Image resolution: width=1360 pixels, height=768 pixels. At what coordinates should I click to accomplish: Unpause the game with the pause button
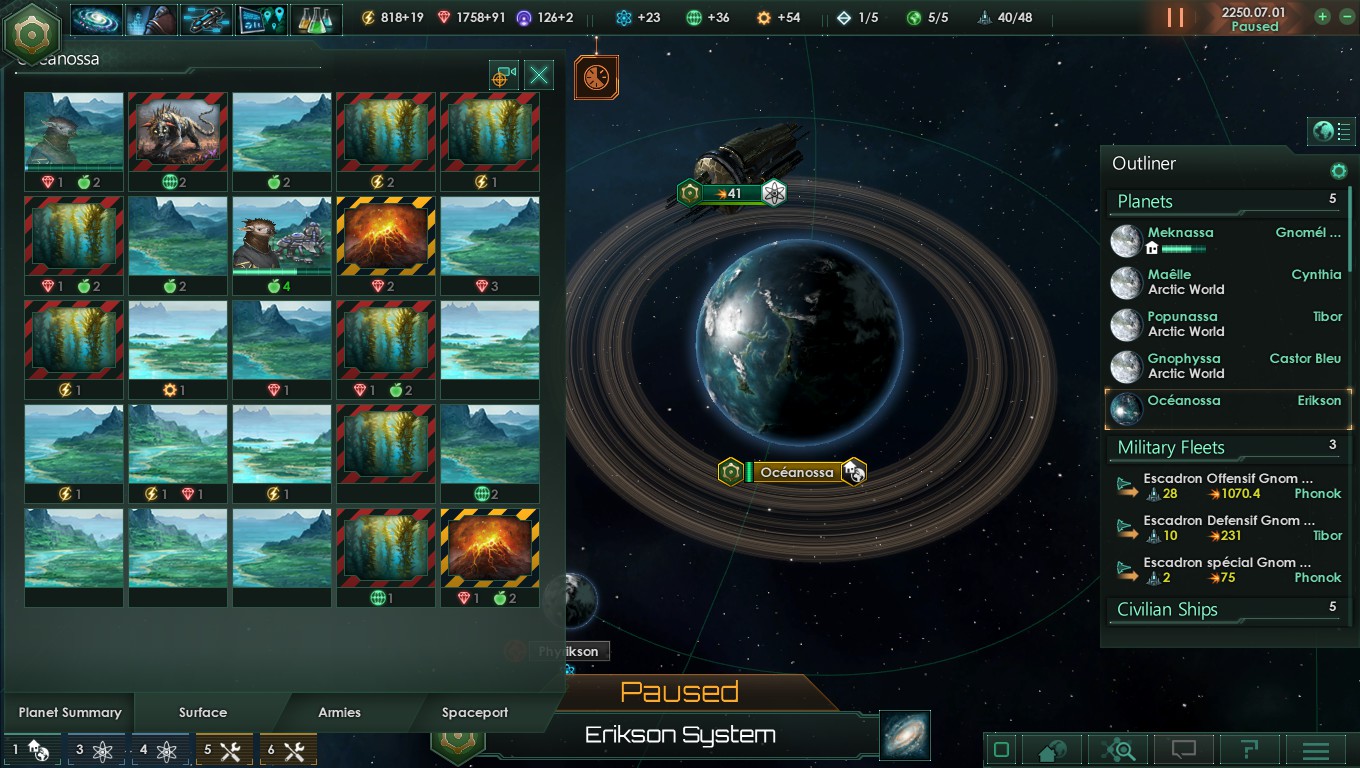click(1175, 18)
